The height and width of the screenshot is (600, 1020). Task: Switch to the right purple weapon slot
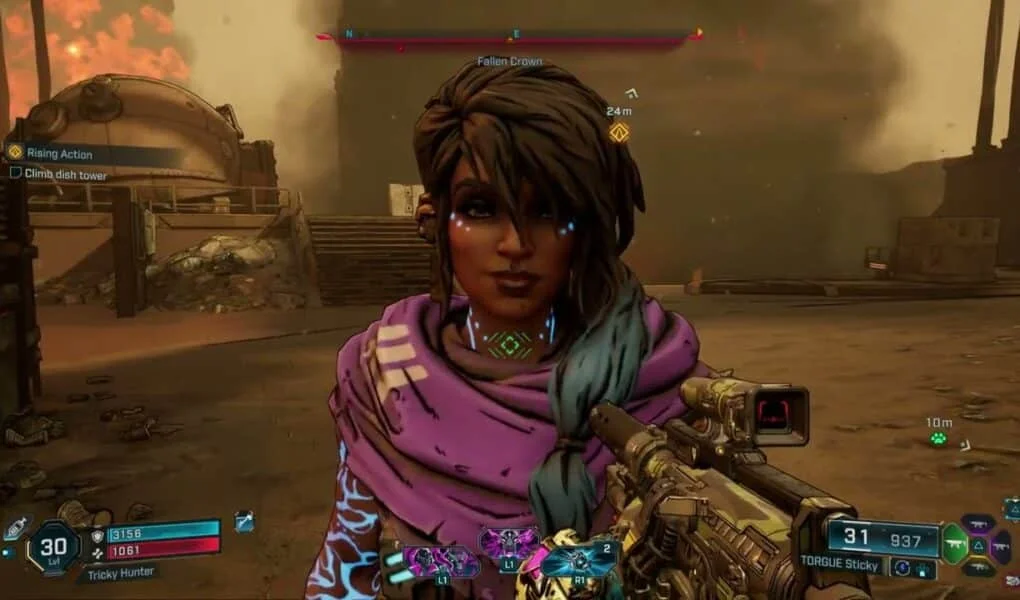(1000, 546)
